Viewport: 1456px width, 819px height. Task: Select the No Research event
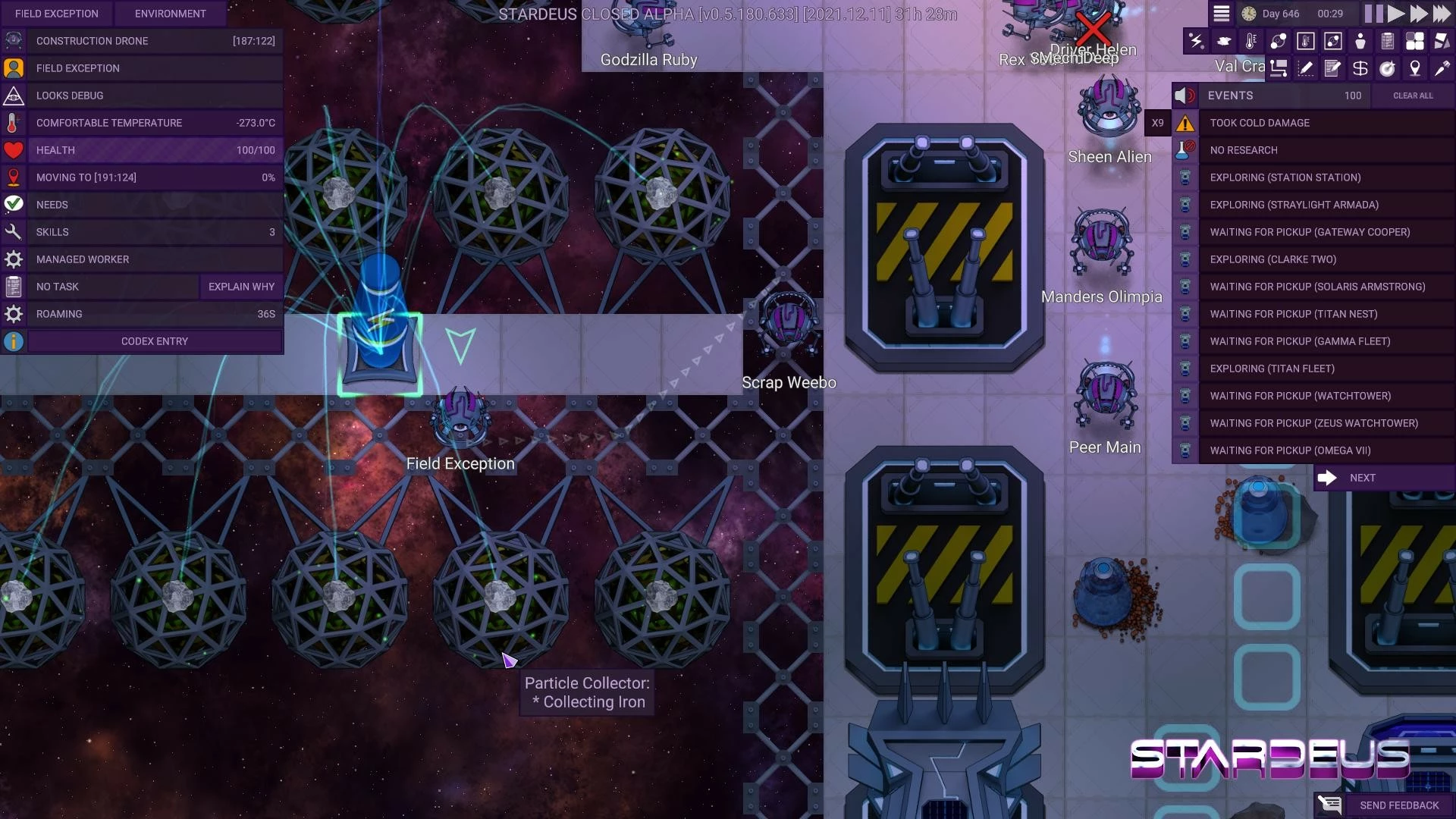tap(1244, 150)
